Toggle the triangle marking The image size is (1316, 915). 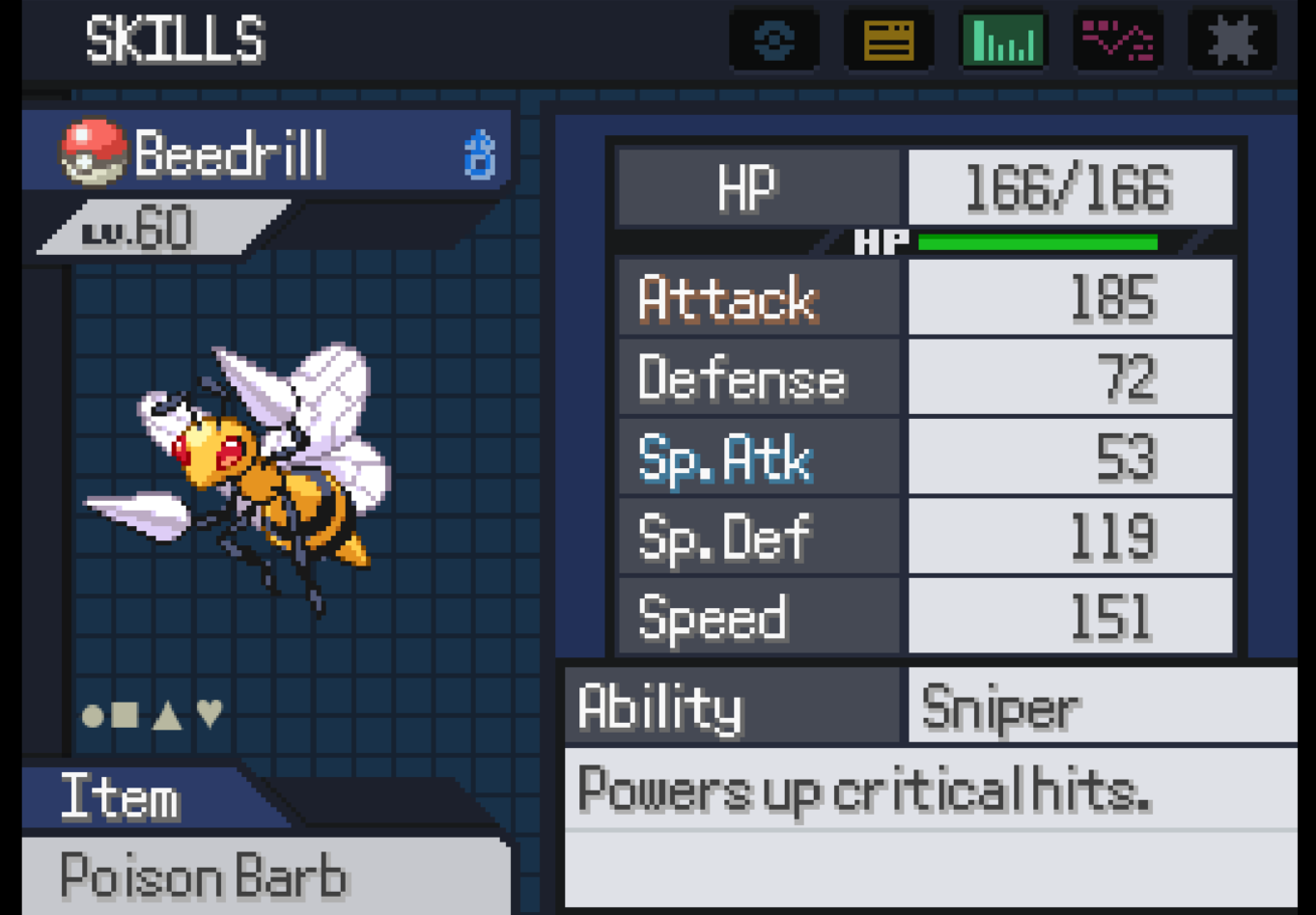click(167, 715)
